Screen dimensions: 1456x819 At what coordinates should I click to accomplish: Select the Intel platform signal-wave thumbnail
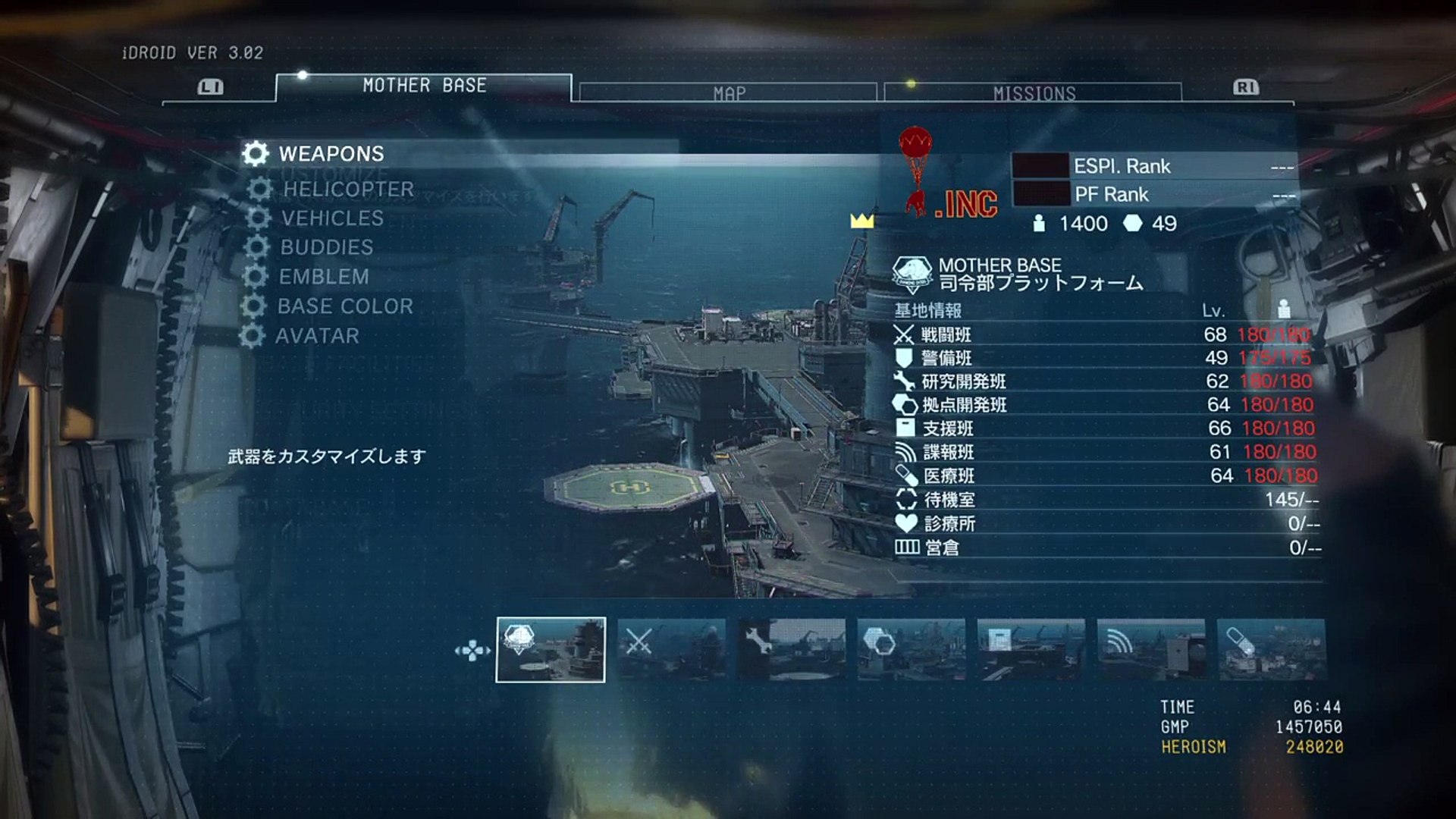[x=1151, y=650]
